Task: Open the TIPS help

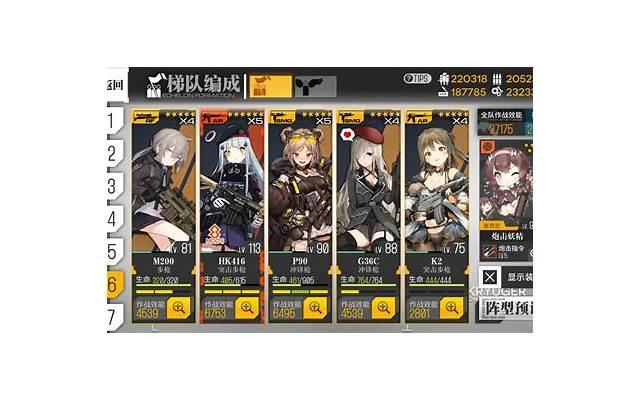Action: coord(416,78)
